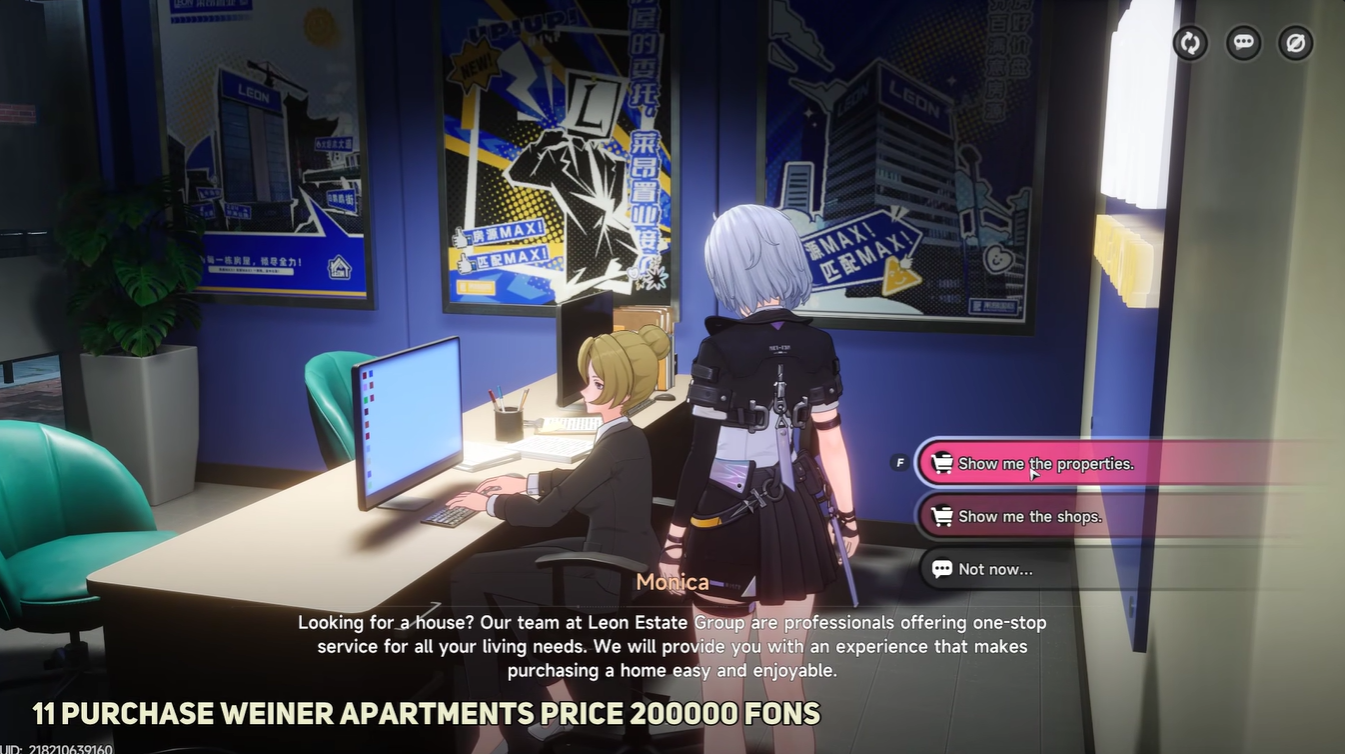Click Monica's name label

click(x=672, y=582)
